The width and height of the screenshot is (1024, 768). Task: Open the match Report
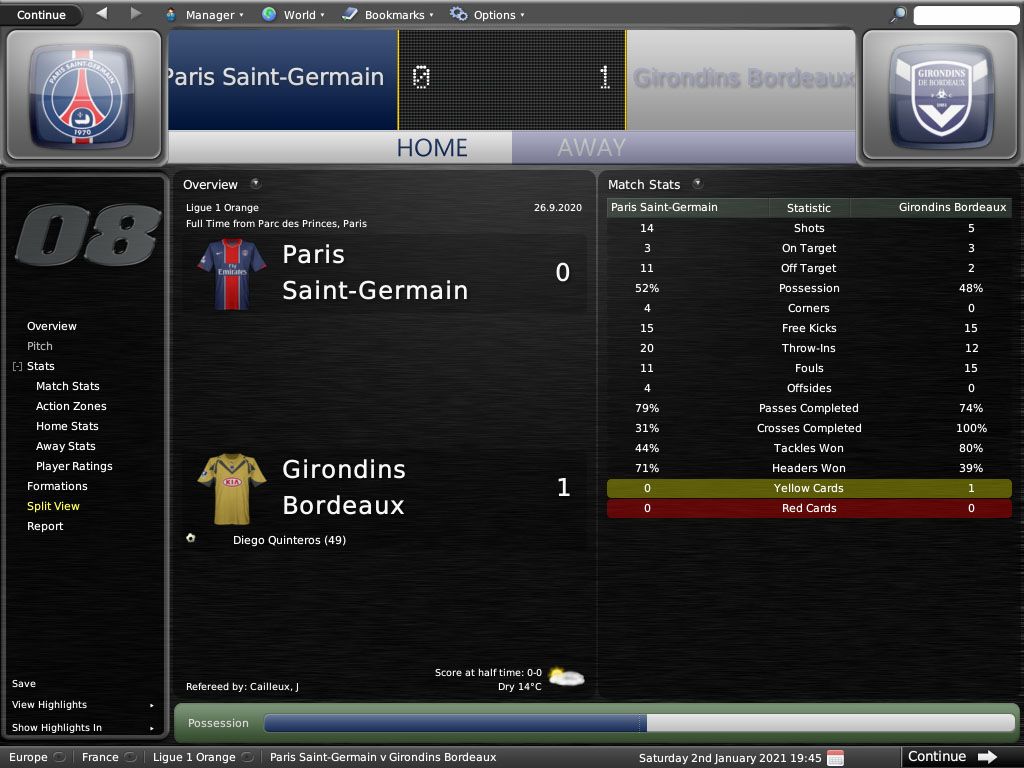point(45,526)
